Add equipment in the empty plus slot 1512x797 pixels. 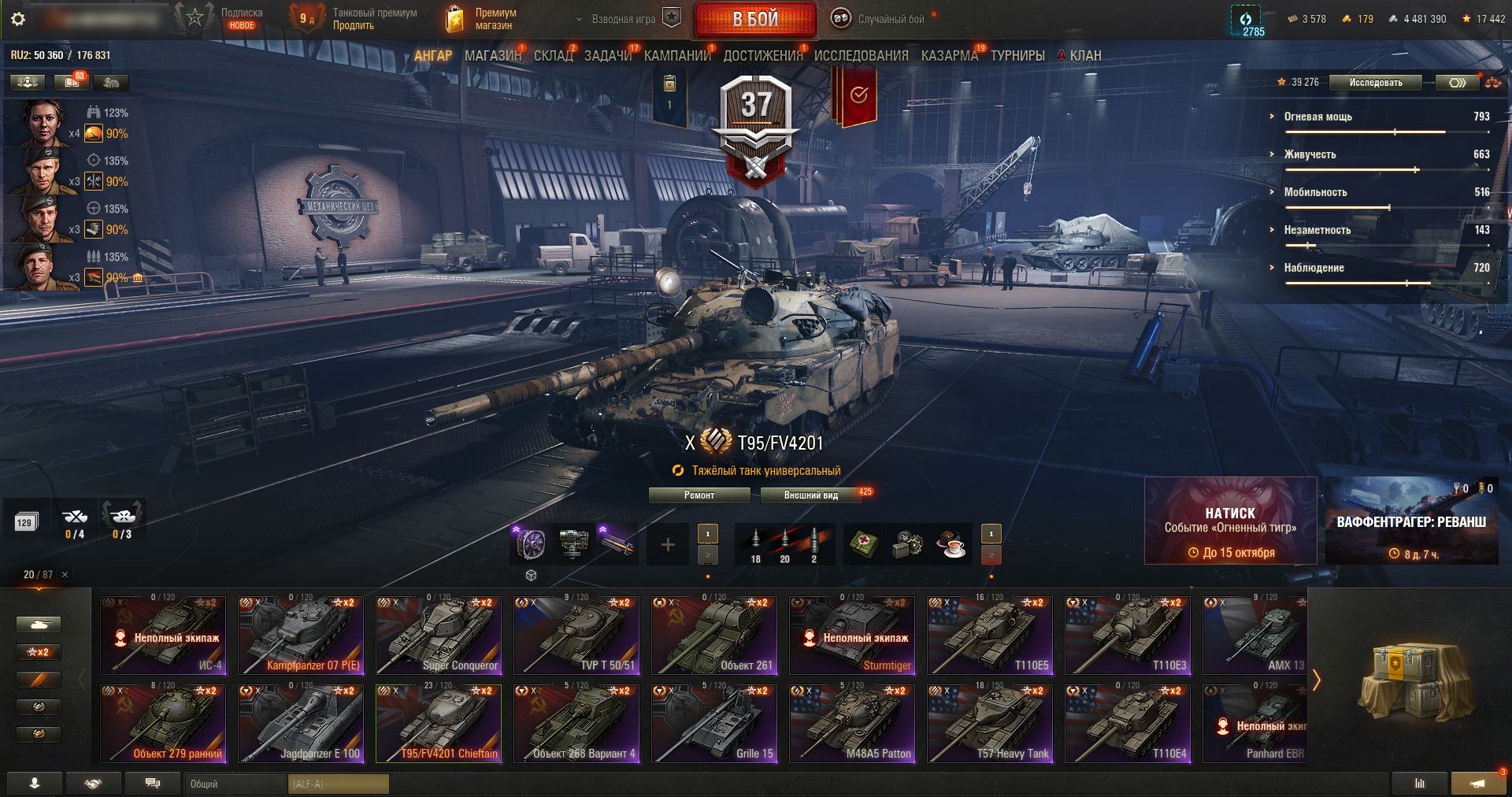click(668, 544)
